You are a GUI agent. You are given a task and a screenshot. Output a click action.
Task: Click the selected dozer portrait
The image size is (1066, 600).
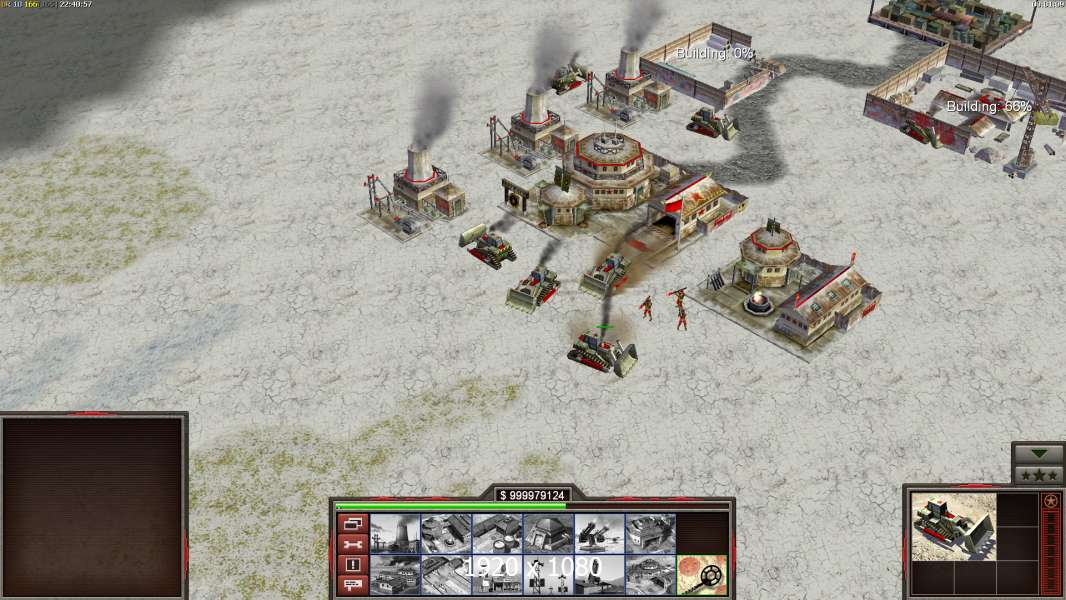954,527
